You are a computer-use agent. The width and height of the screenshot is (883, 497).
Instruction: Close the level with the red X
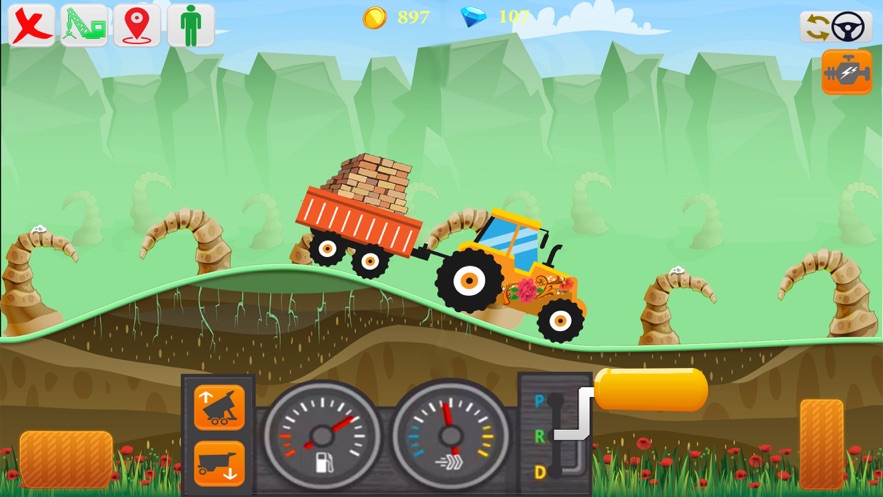(32, 26)
